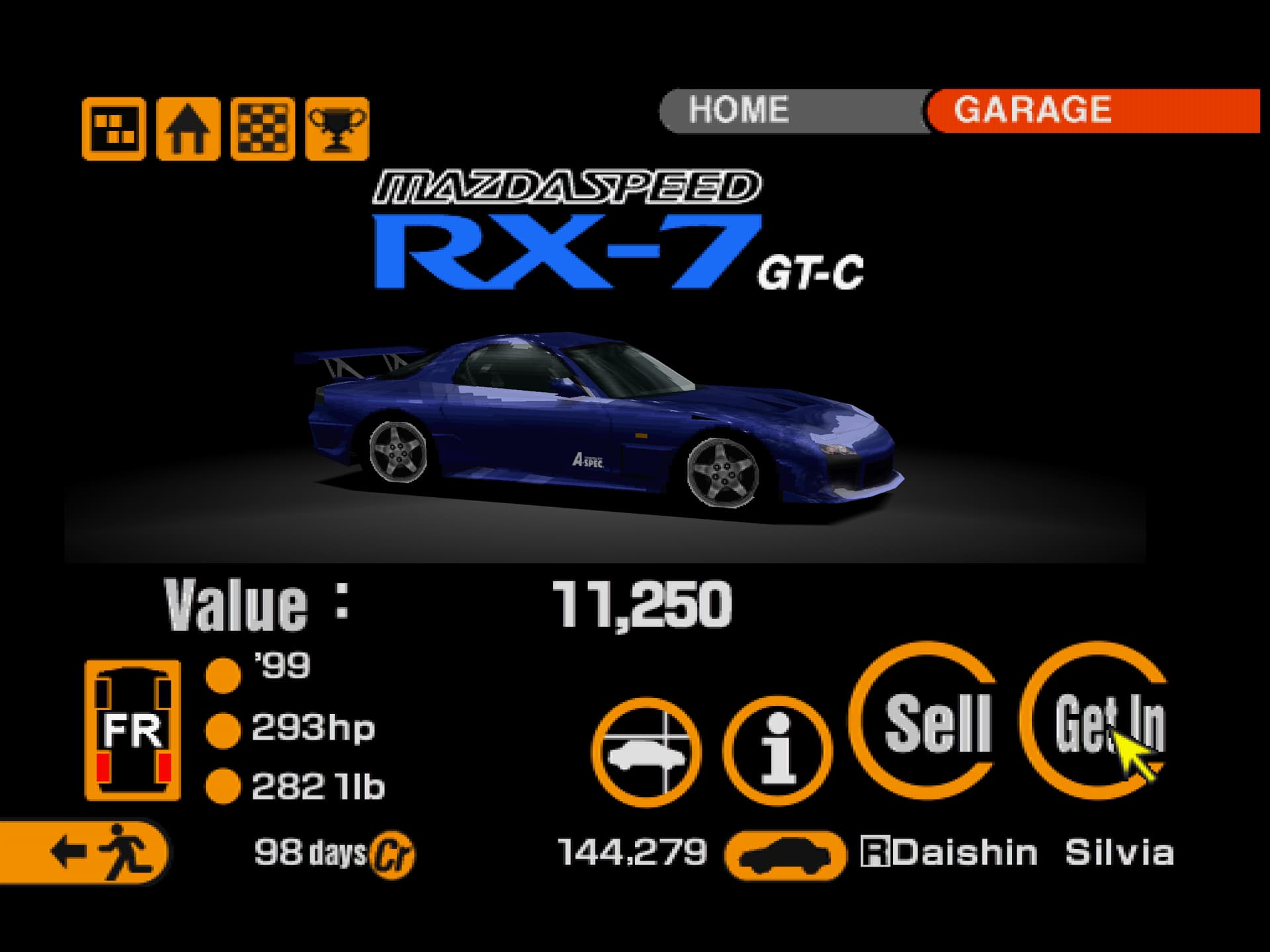Choose the checkered flag icon
The height and width of the screenshot is (952, 1270).
pyautogui.click(x=263, y=128)
